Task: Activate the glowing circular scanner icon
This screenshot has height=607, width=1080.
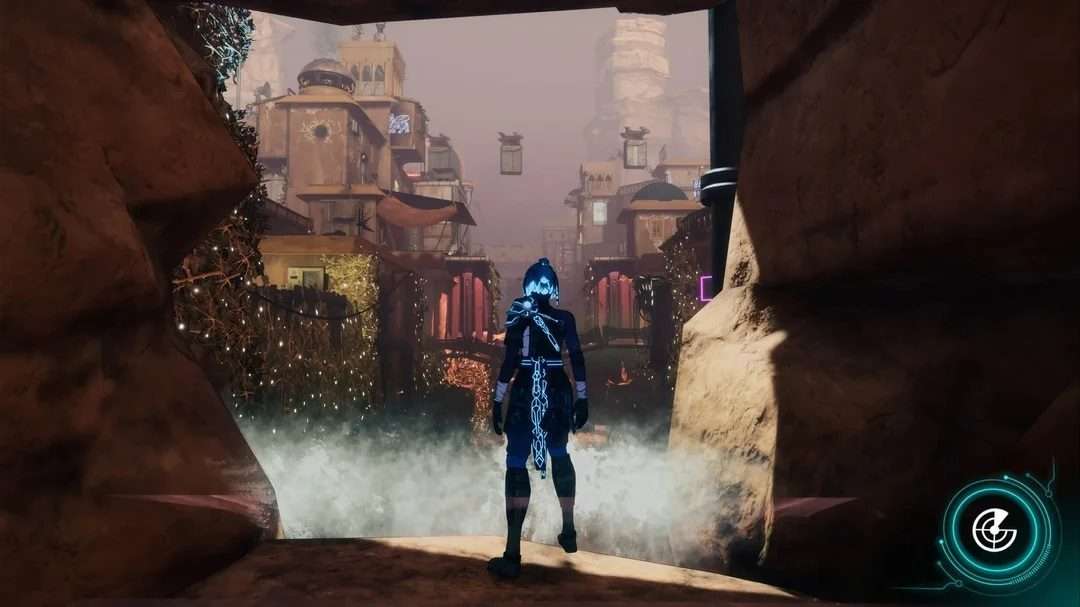Action: 995,530
